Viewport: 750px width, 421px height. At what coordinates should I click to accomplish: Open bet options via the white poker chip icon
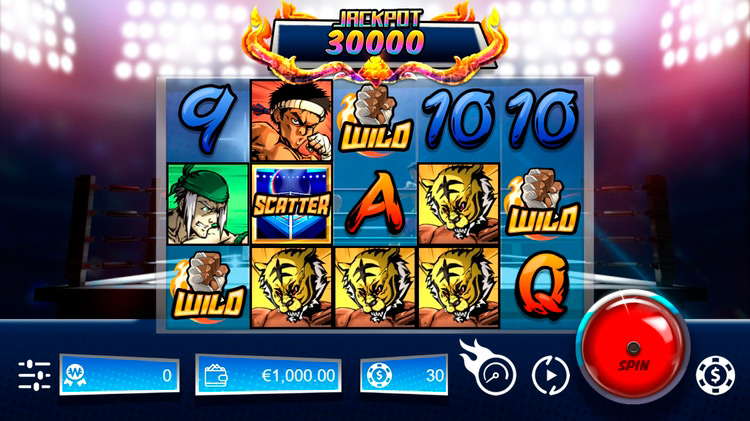pyautogui.click(x=715, y=375)
